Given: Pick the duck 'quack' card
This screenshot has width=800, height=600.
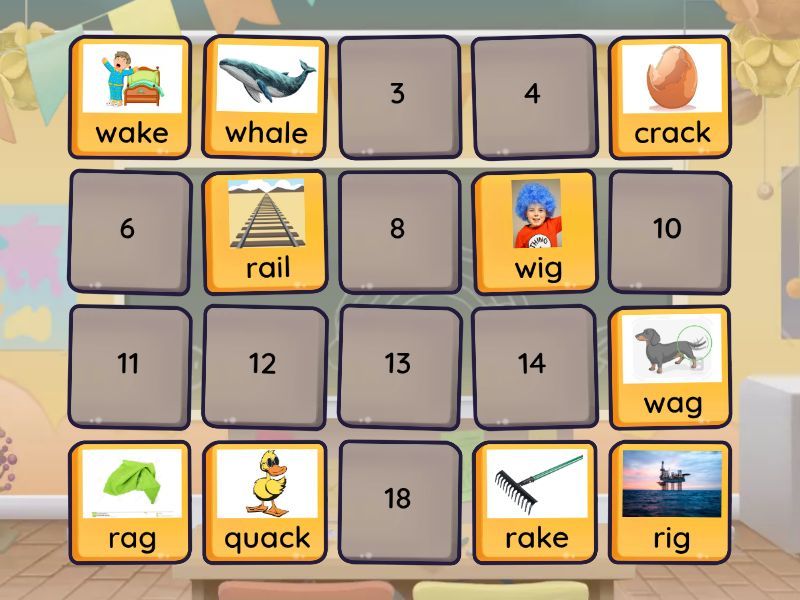Looking at the screenshot, I should click(265, 502).
